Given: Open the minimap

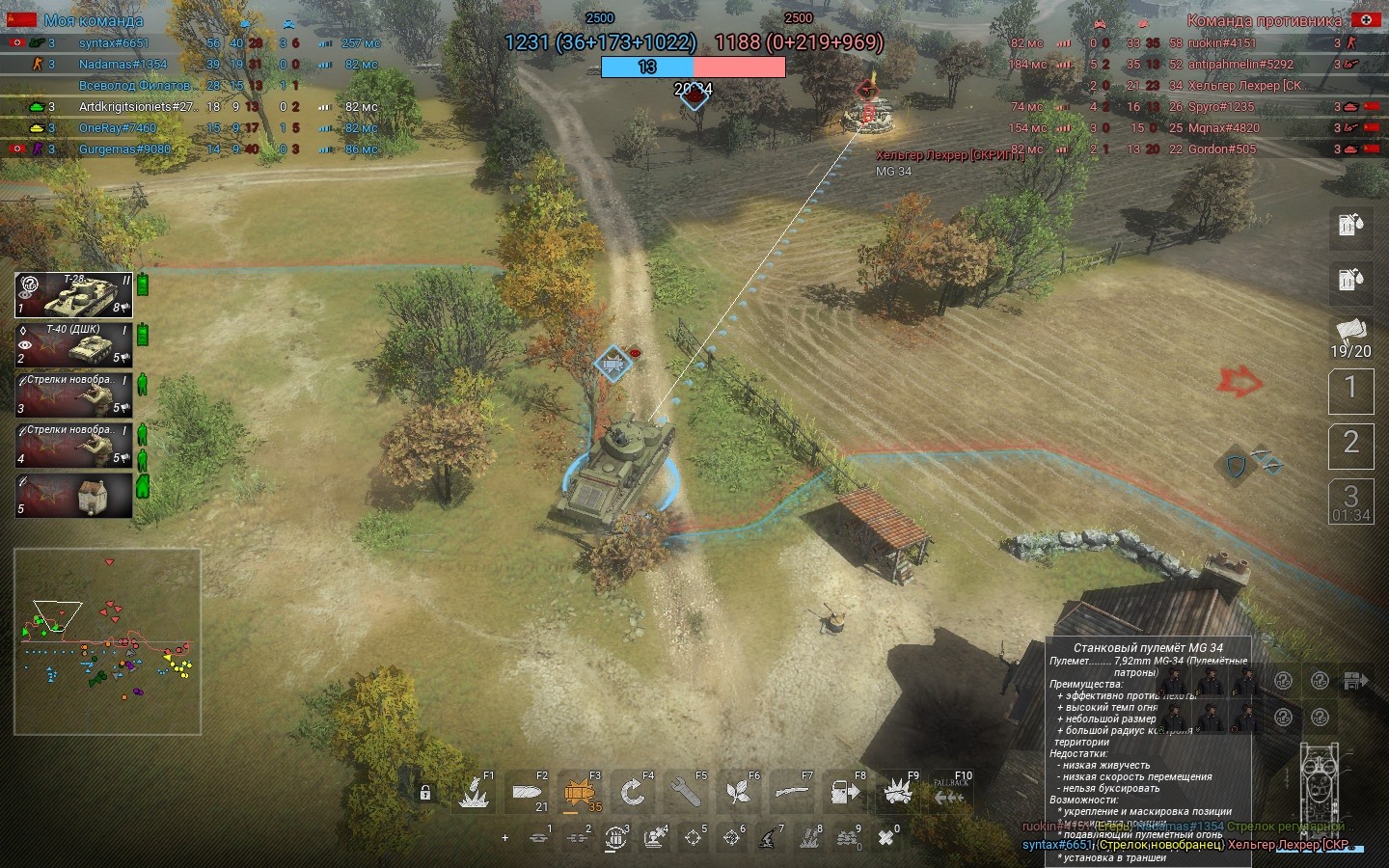Looking at the screenshot, I should point(107,641).
